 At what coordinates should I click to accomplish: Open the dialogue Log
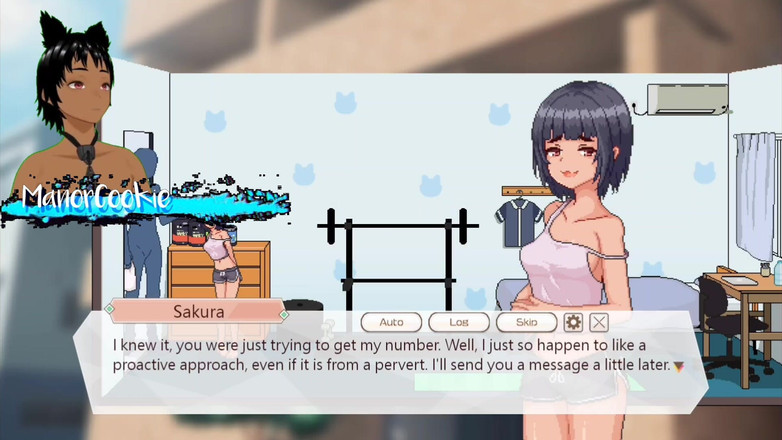(x=459, y=322)
